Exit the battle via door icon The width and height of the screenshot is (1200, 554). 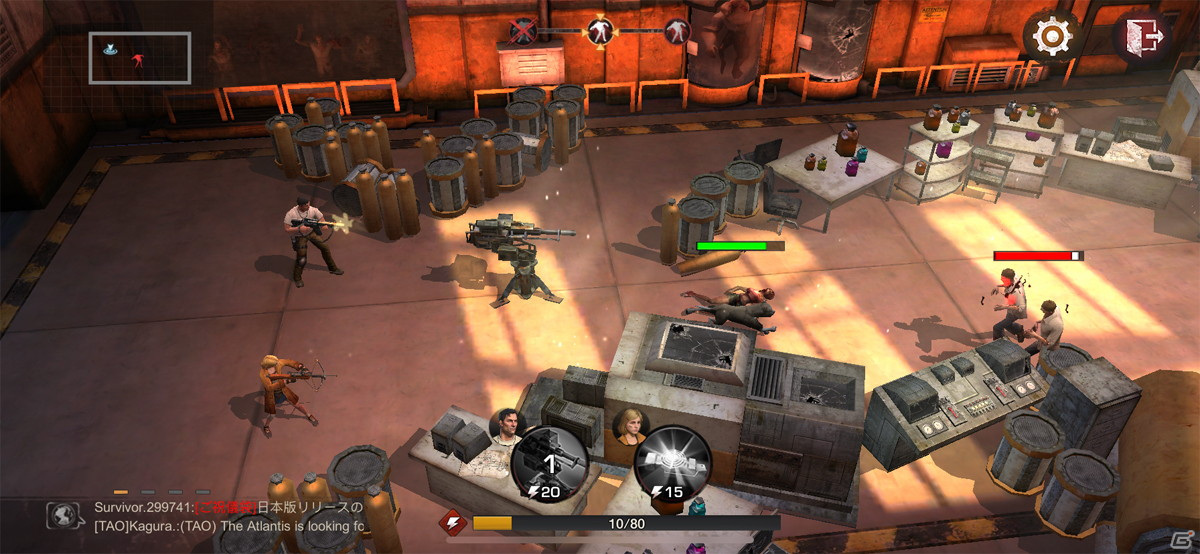[1141, 38]
